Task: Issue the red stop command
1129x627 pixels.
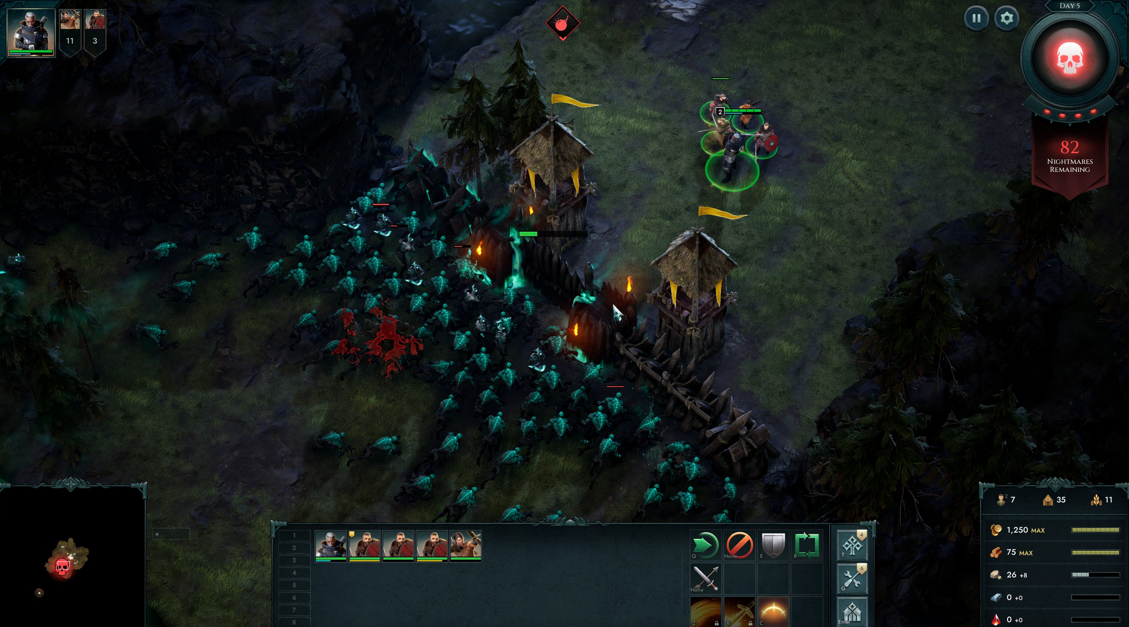Action: [739, 545]
